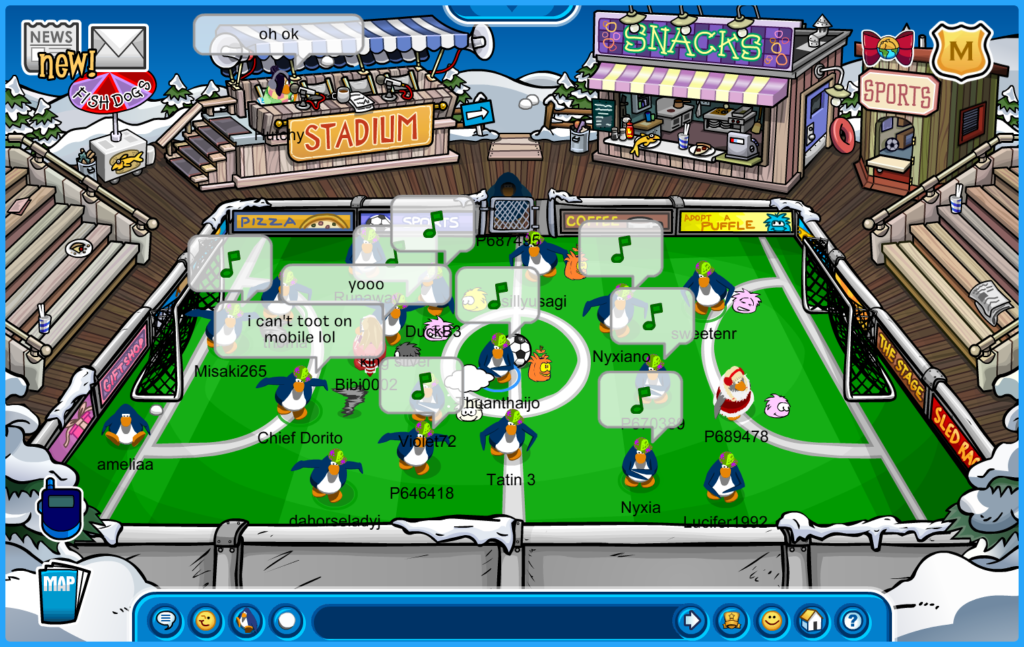Open the newspaper News icon
The image size is (1024, 647).
[50, 40]
